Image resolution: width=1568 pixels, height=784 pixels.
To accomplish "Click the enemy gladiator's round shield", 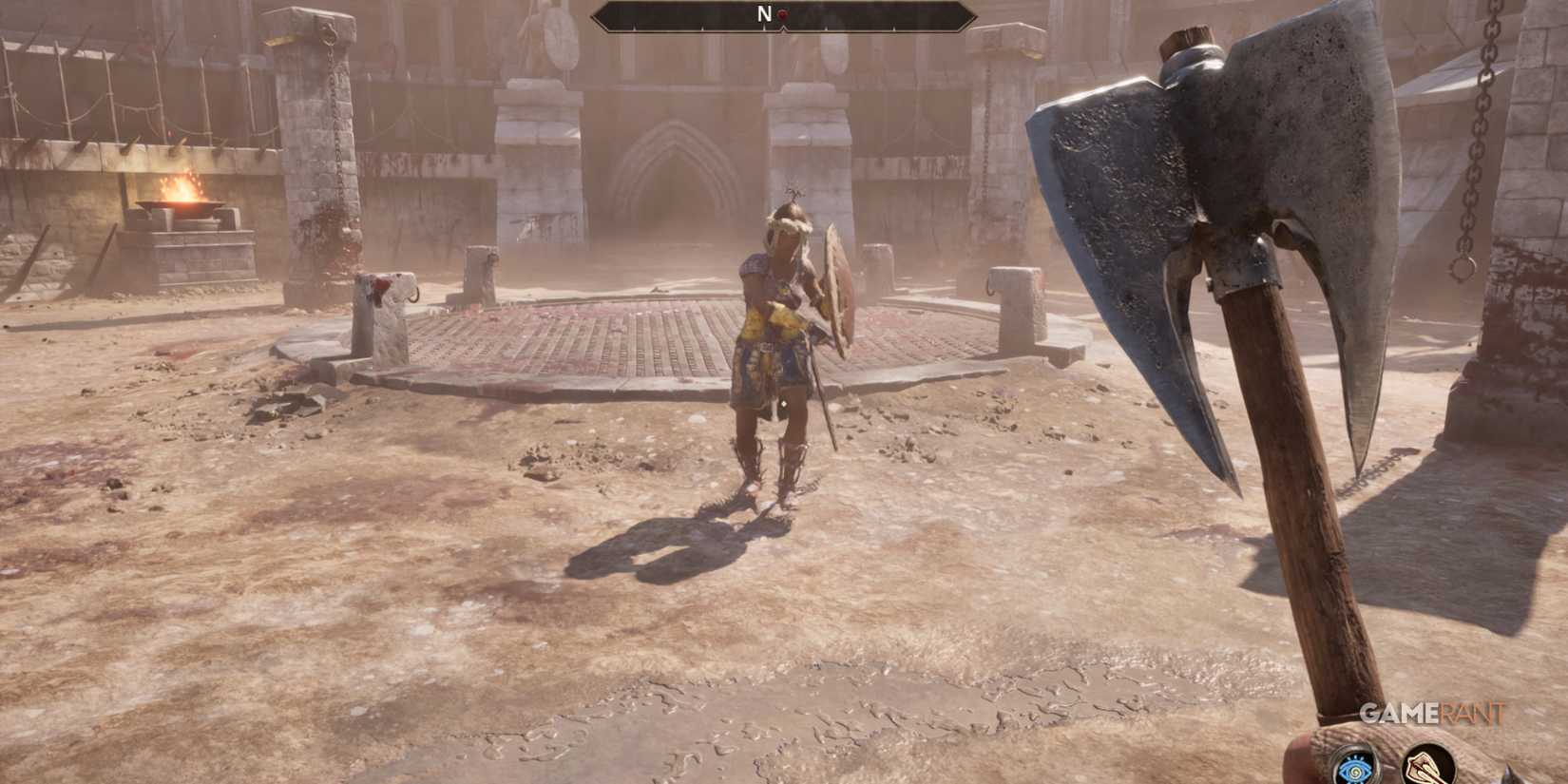I will 837,290.
